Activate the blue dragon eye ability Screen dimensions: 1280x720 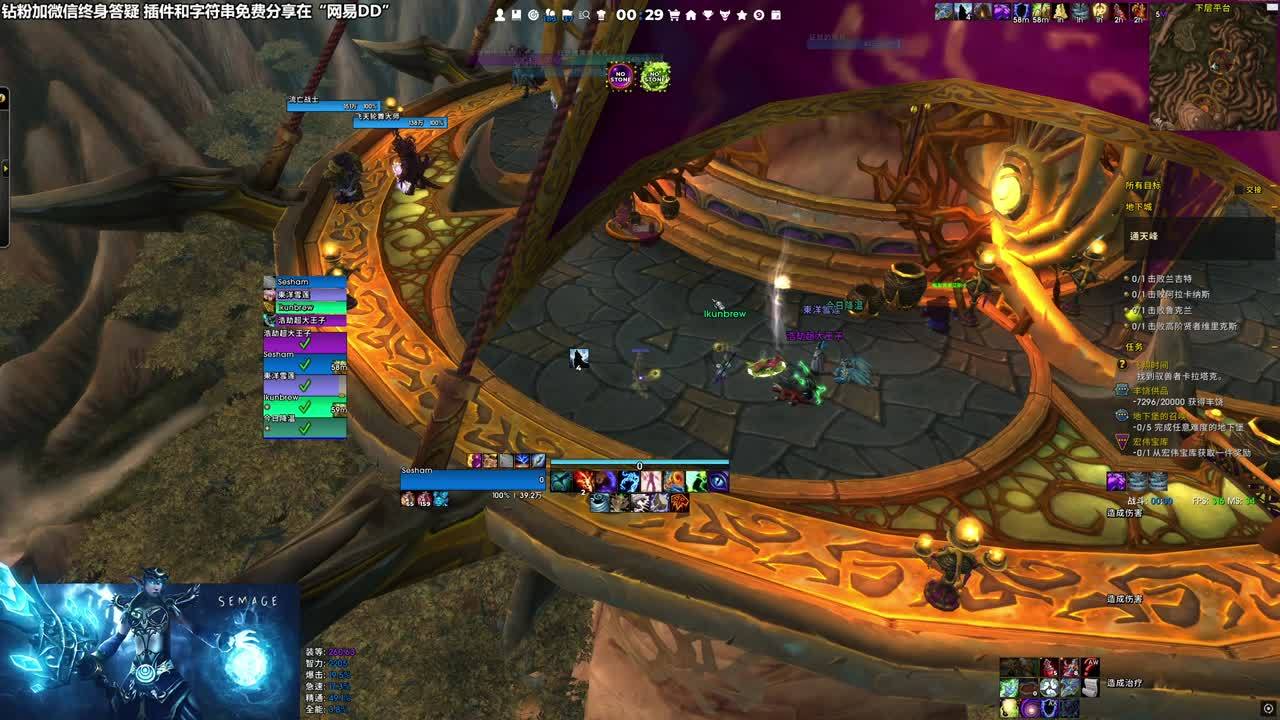(718, 482)
